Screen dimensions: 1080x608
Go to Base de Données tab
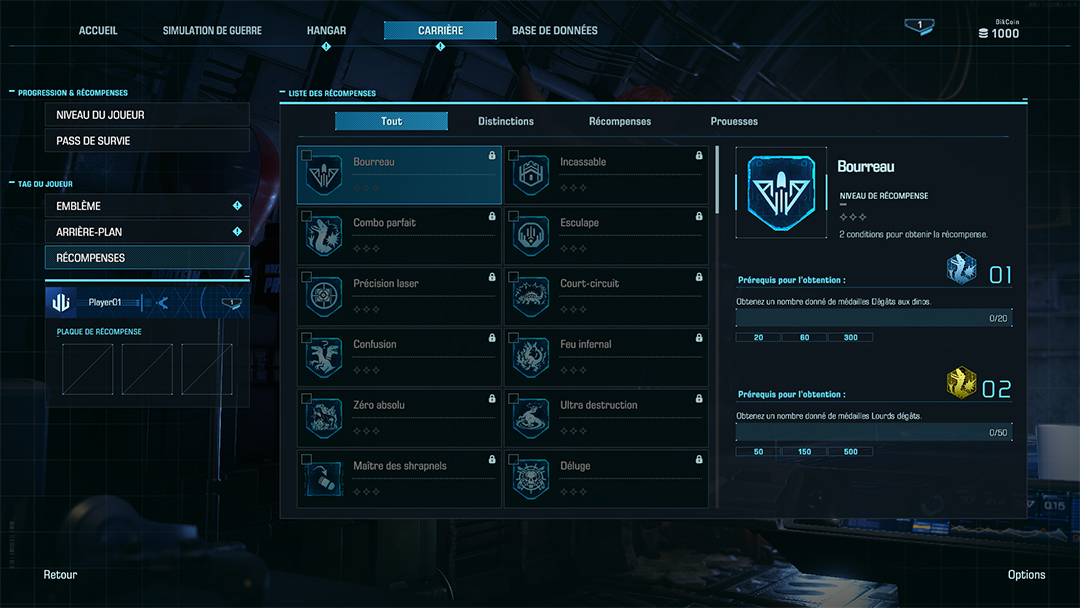pyautogui.click(x=554, y=31)
